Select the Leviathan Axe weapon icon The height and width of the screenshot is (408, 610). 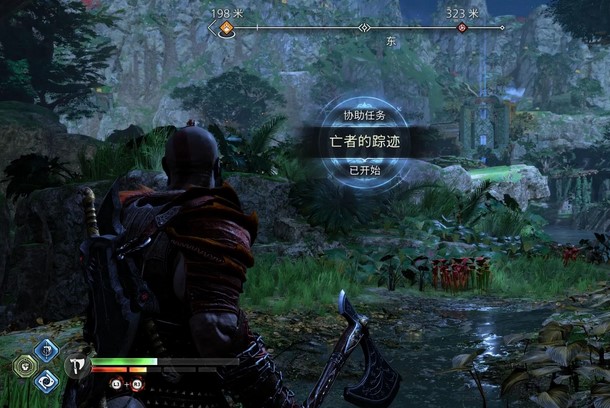77,365
